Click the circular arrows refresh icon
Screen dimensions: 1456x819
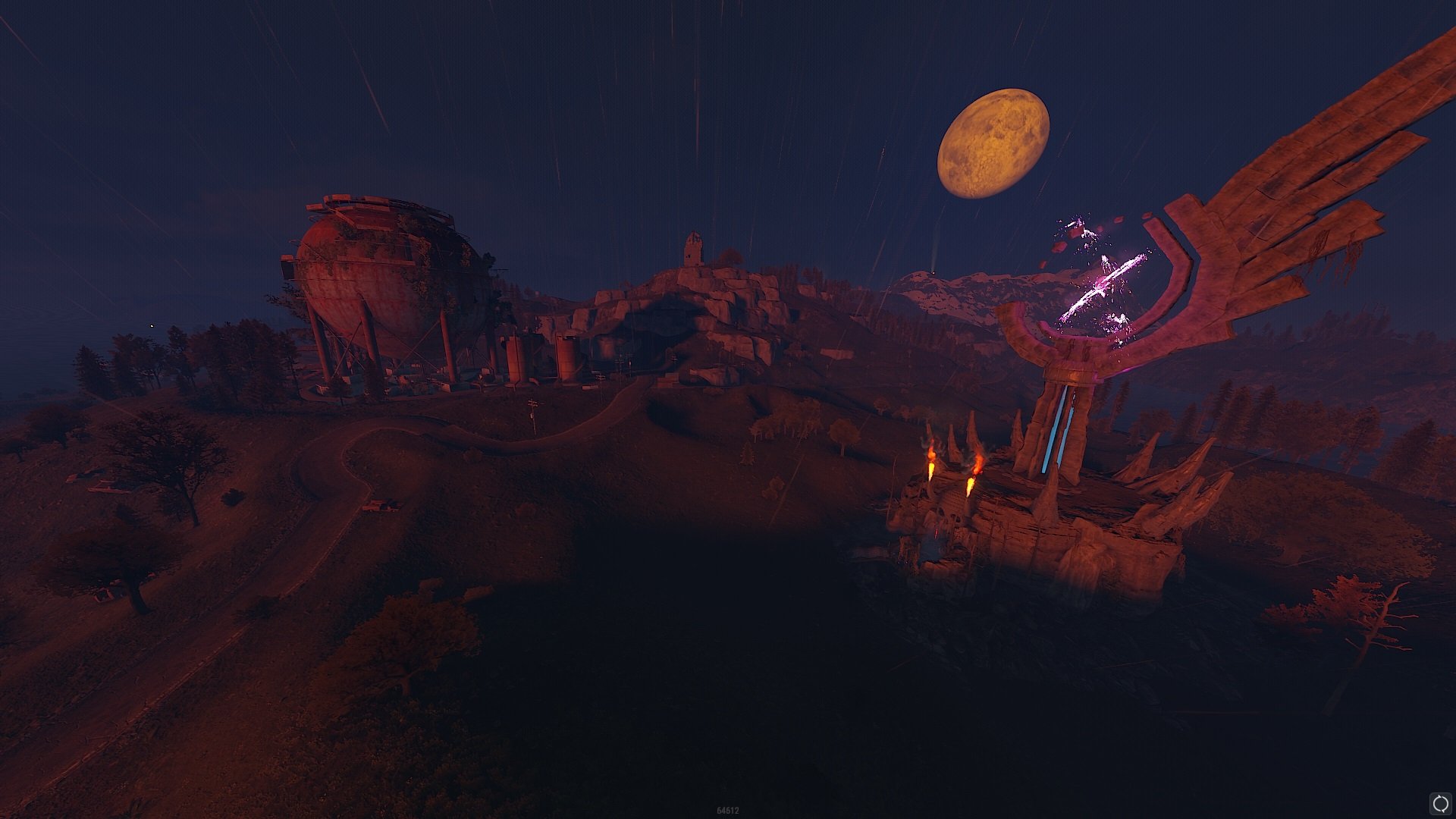click(1439, 802)
